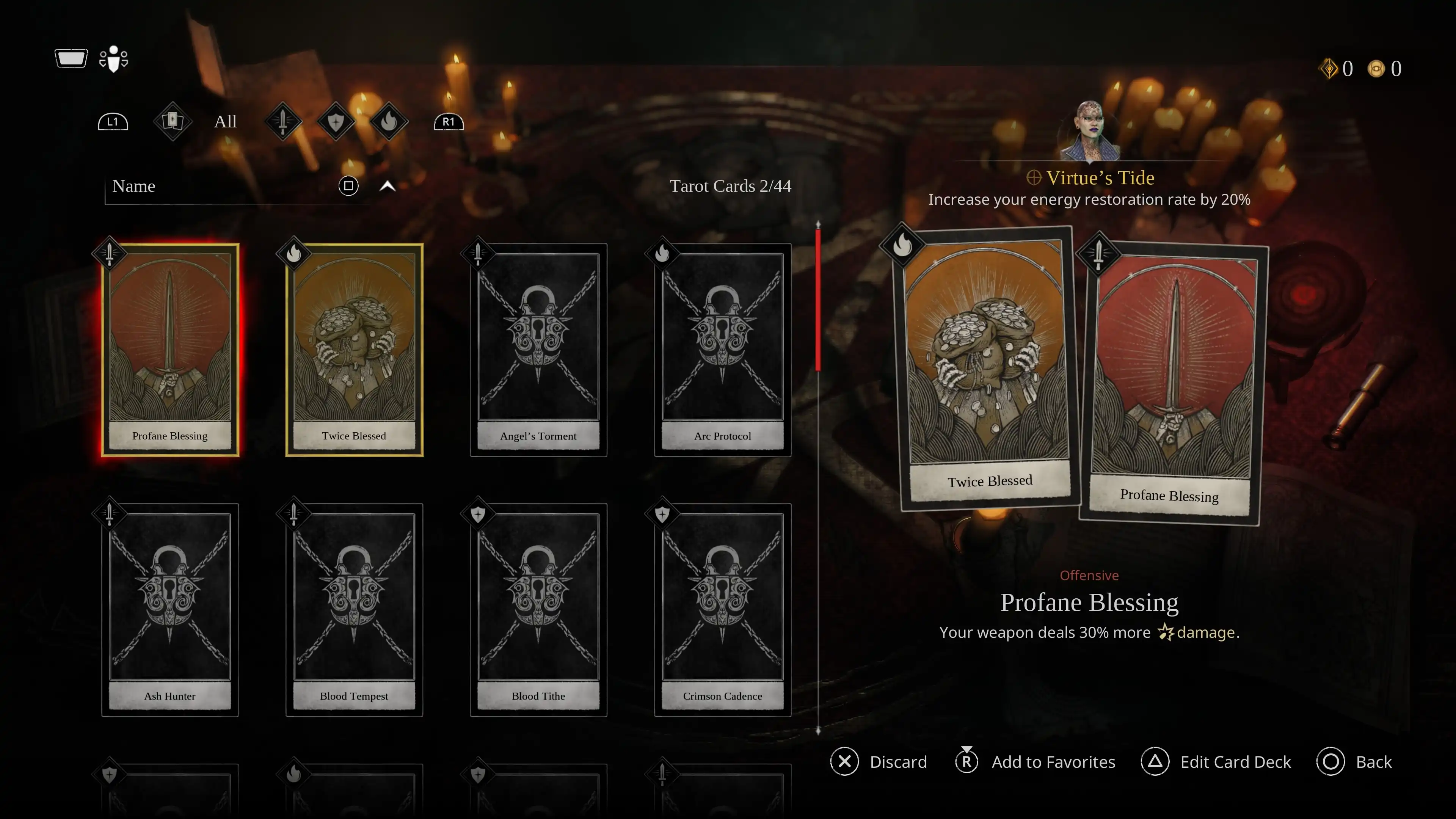Filter cards by the shield defensive category
Image resolution: width=1456 pixels, height=819 pixels.
click(336, 121)
